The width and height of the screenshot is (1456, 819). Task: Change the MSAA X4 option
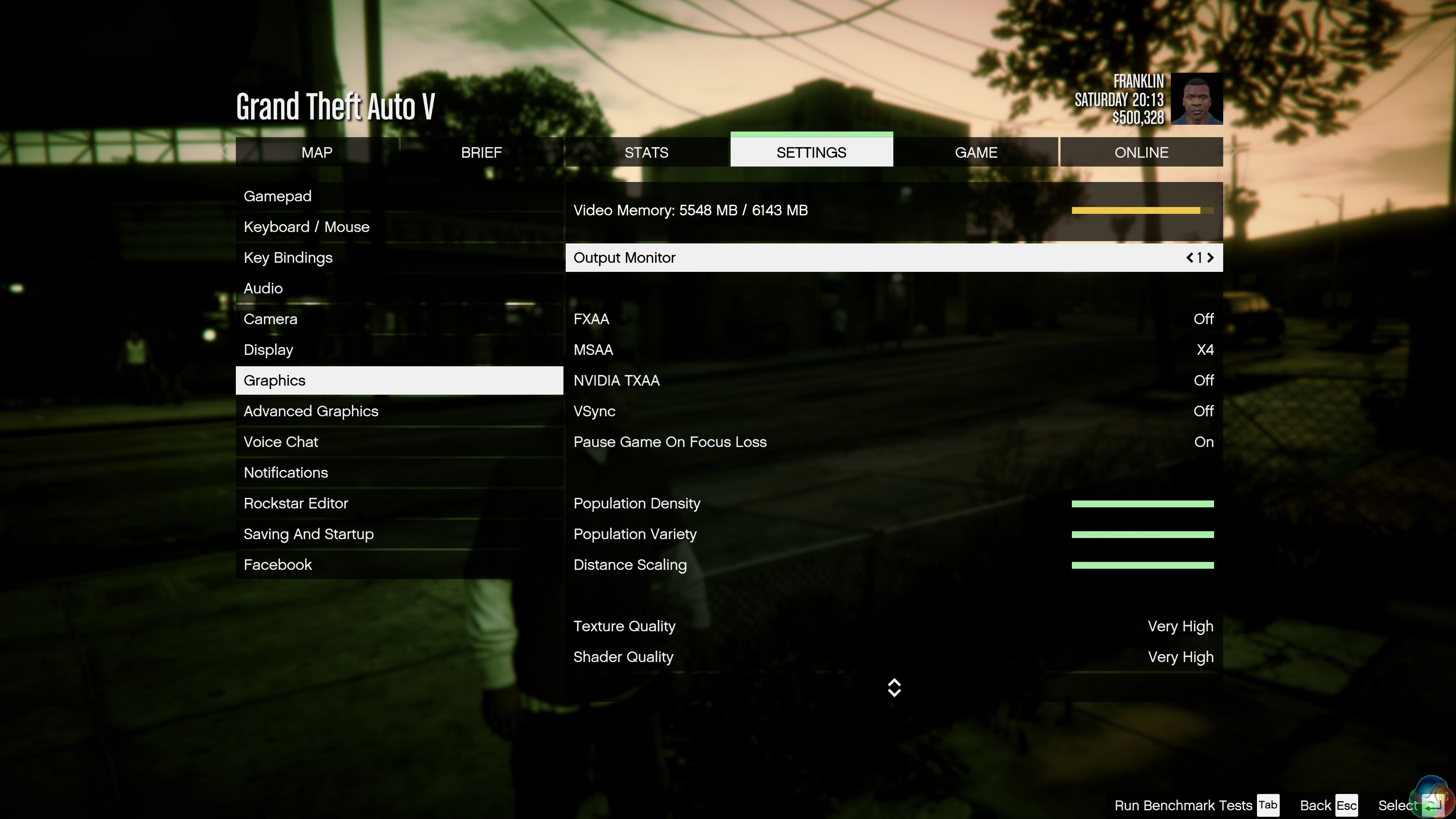point(1205,350)
